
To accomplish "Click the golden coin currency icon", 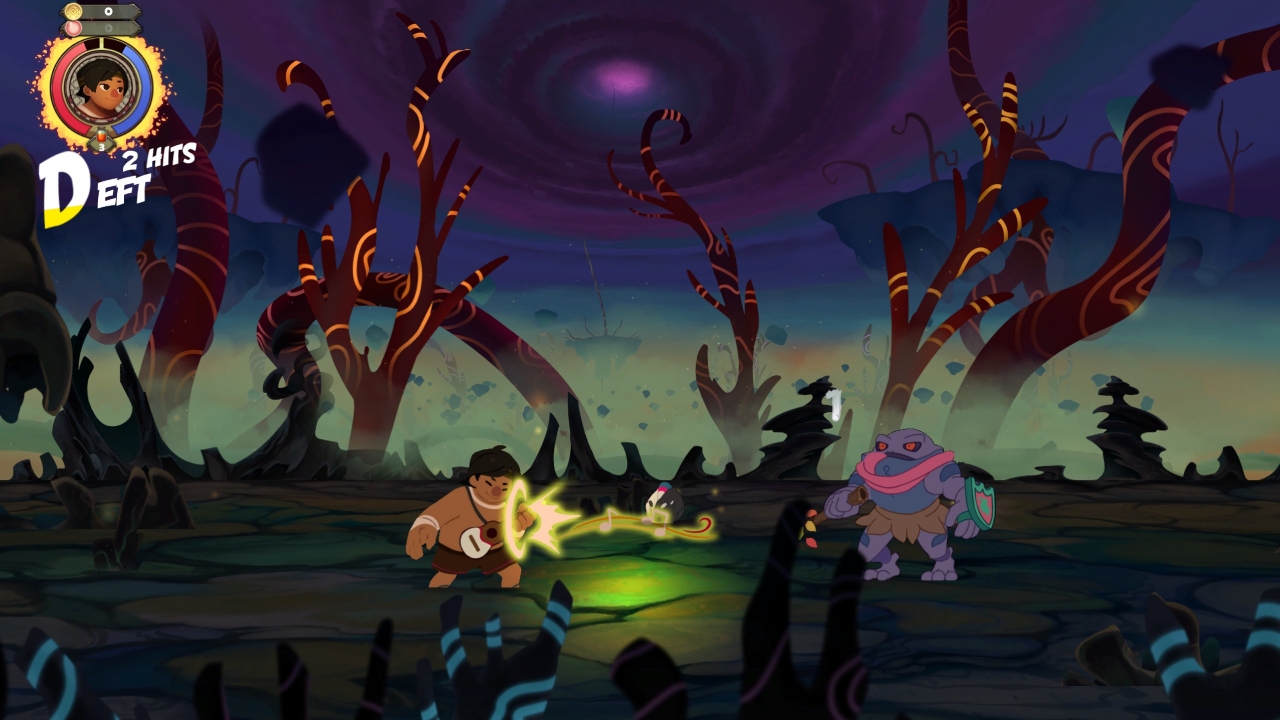I will (x=74, y=12).
